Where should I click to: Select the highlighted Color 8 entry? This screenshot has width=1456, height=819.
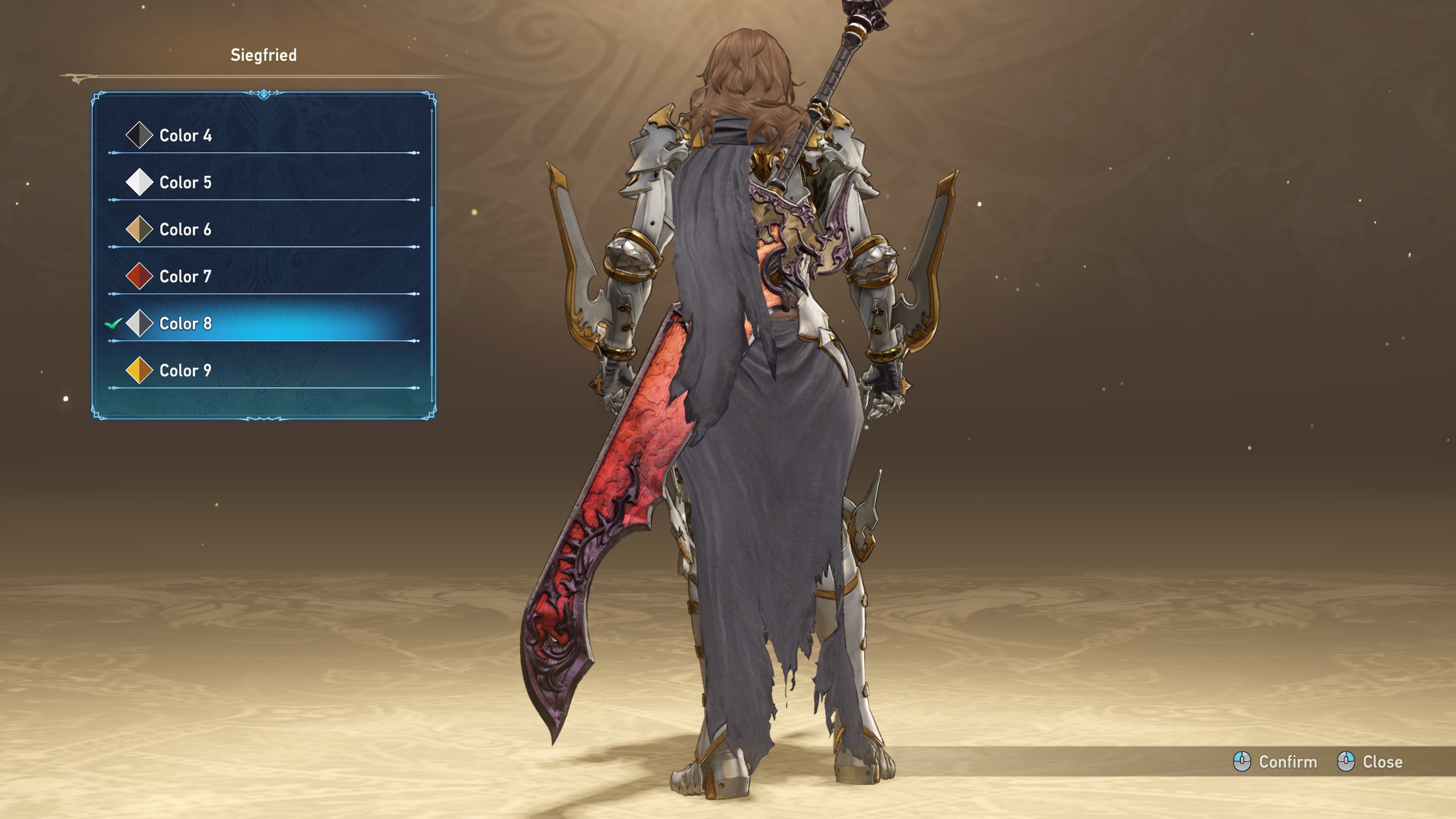pos(185,324)
